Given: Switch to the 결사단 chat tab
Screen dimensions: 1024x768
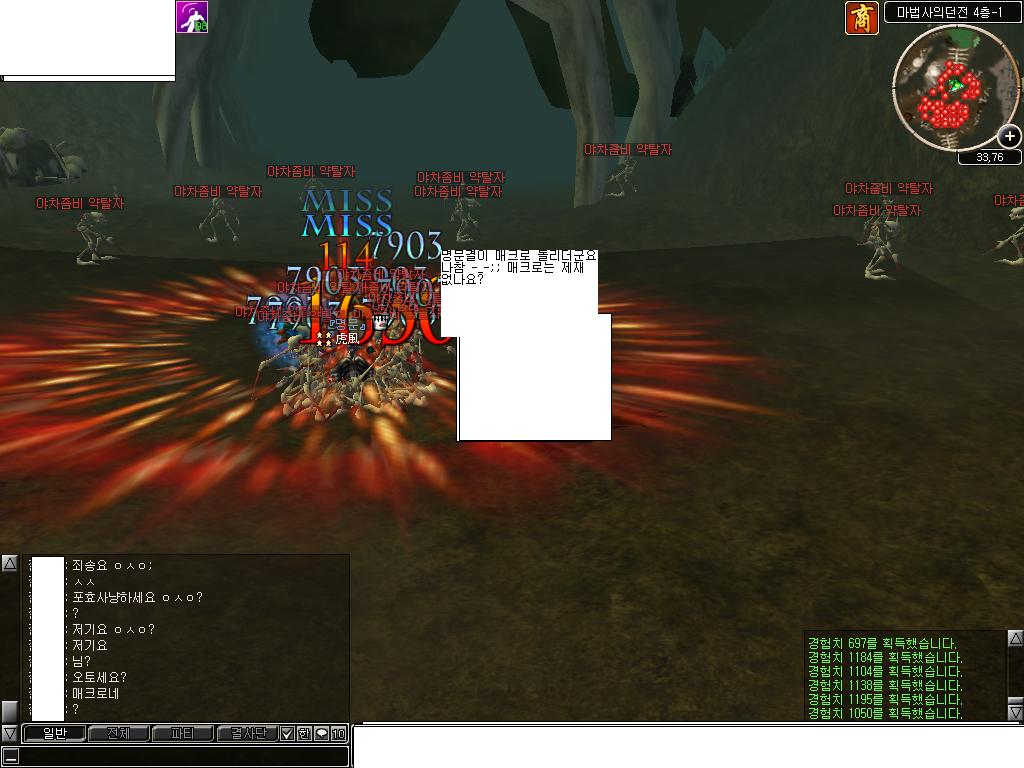Looking at the screenshot, I should [247, 734].
